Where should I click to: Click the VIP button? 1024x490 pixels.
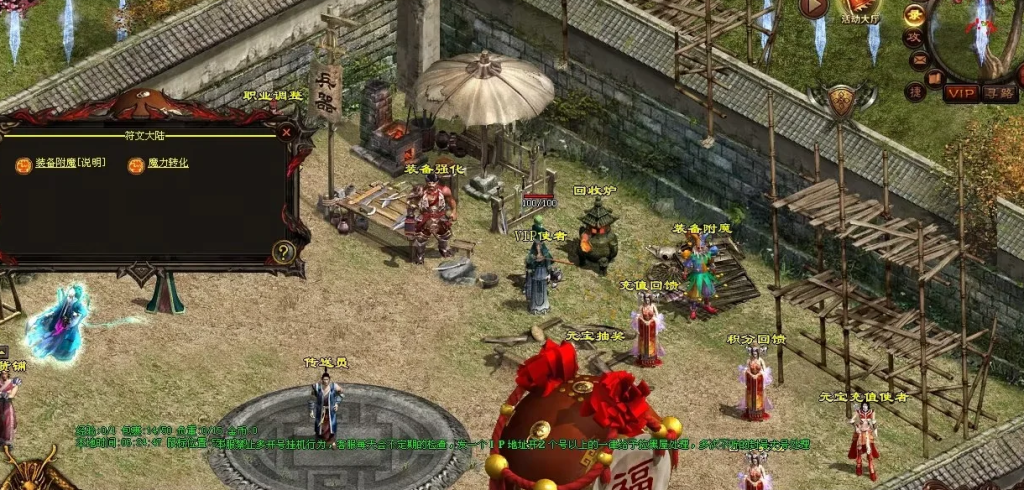pyautogui.click(x=961, y=93)
